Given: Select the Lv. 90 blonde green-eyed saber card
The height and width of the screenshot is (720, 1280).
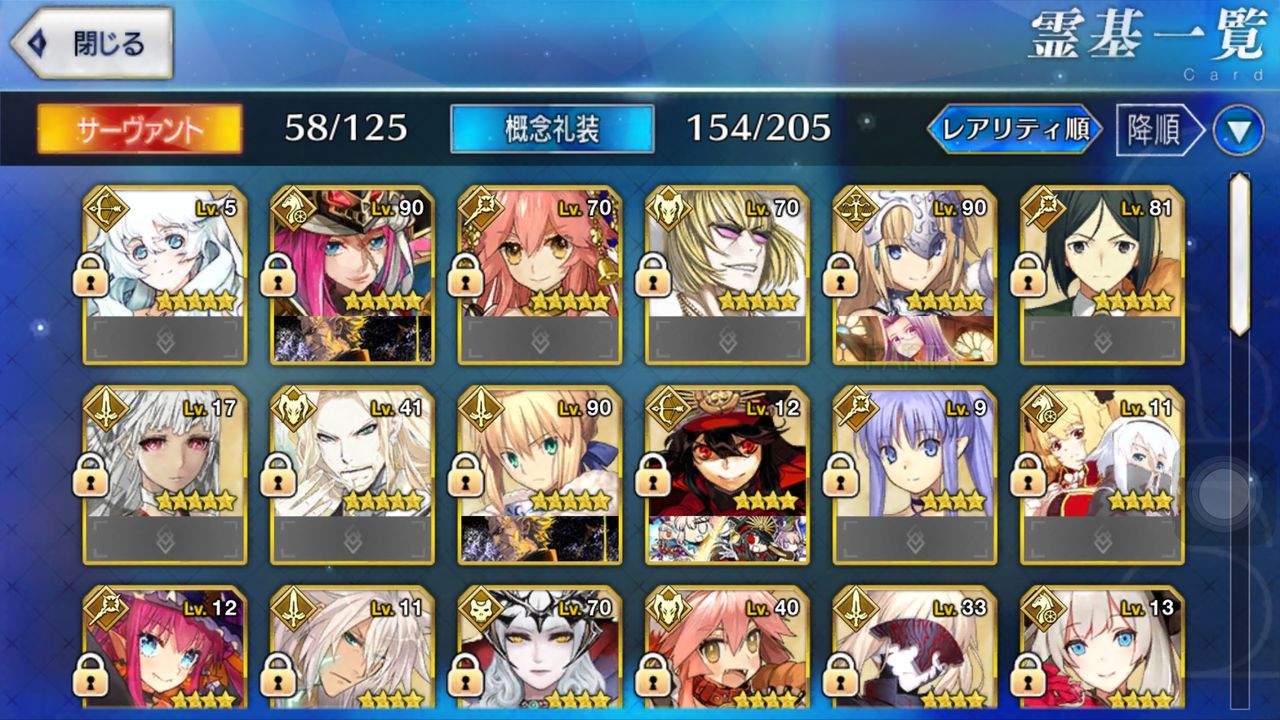Looking at the screenshot, I should [540, 474].
